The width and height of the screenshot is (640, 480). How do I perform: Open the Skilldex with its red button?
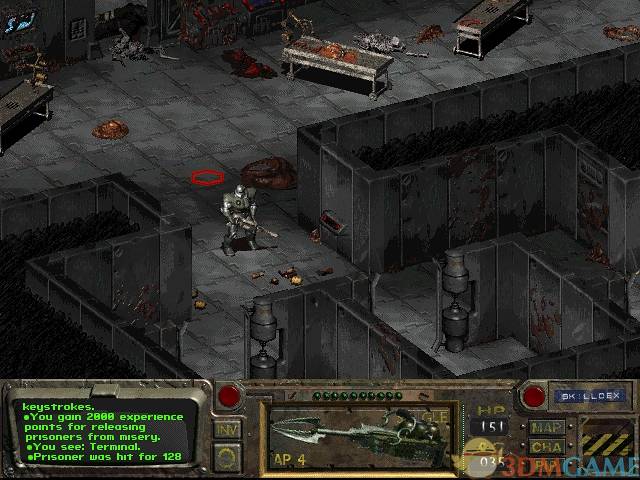click(x=534, y=396)
